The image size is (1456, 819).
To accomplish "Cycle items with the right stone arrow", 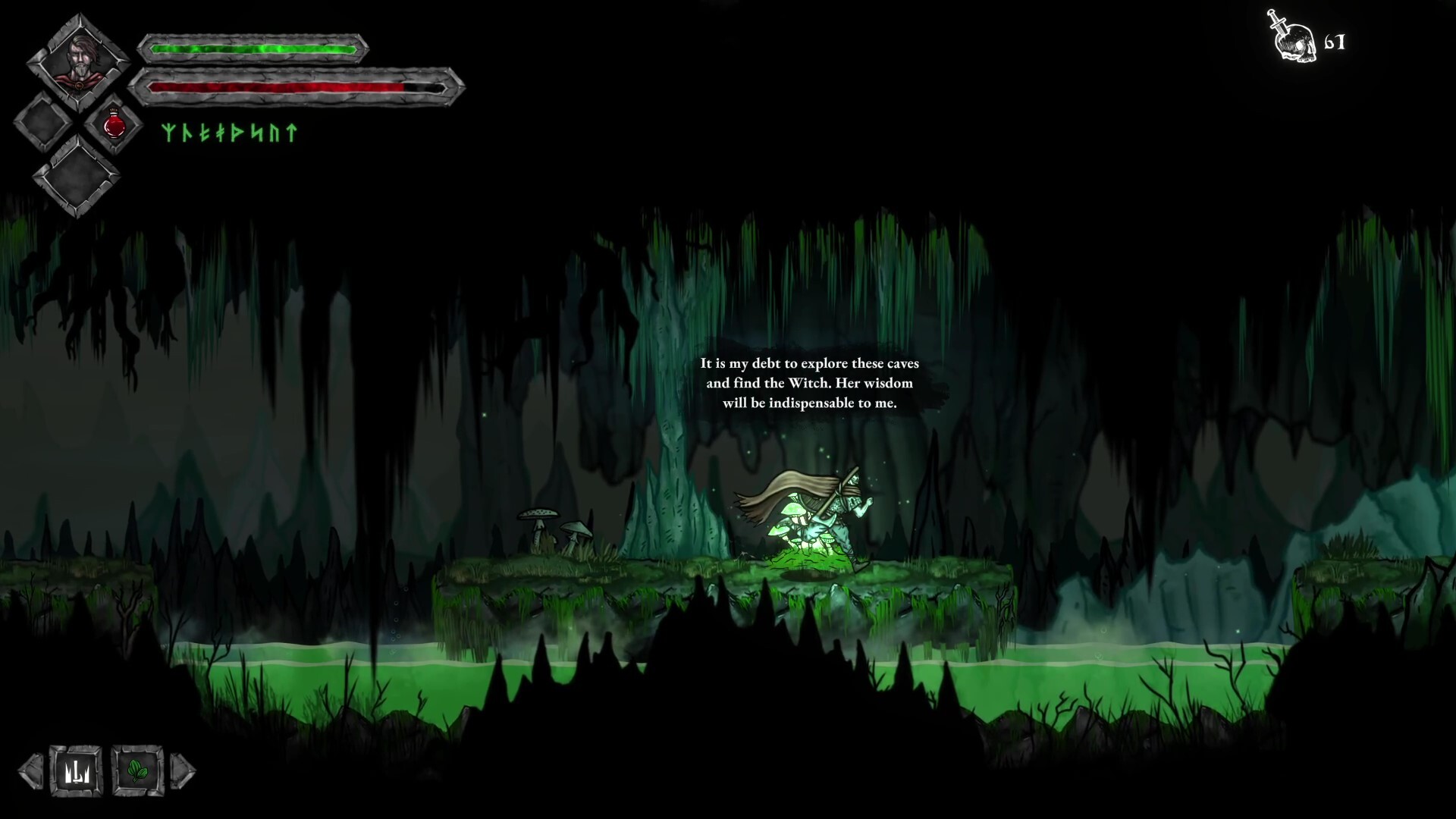I will 183,771.
